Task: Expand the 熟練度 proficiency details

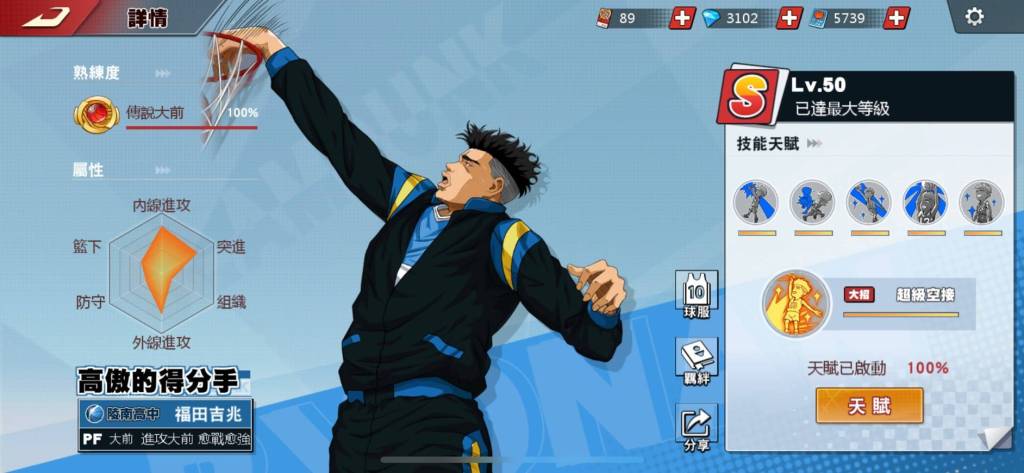Action: click(162, 73)
